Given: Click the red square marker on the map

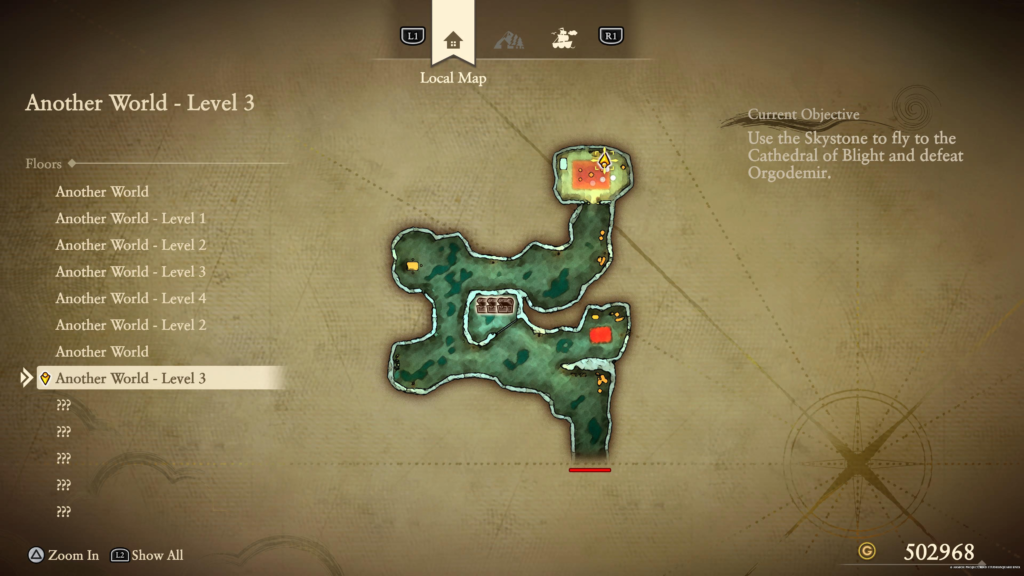Looking at the screenshot, I should point(600,335).
